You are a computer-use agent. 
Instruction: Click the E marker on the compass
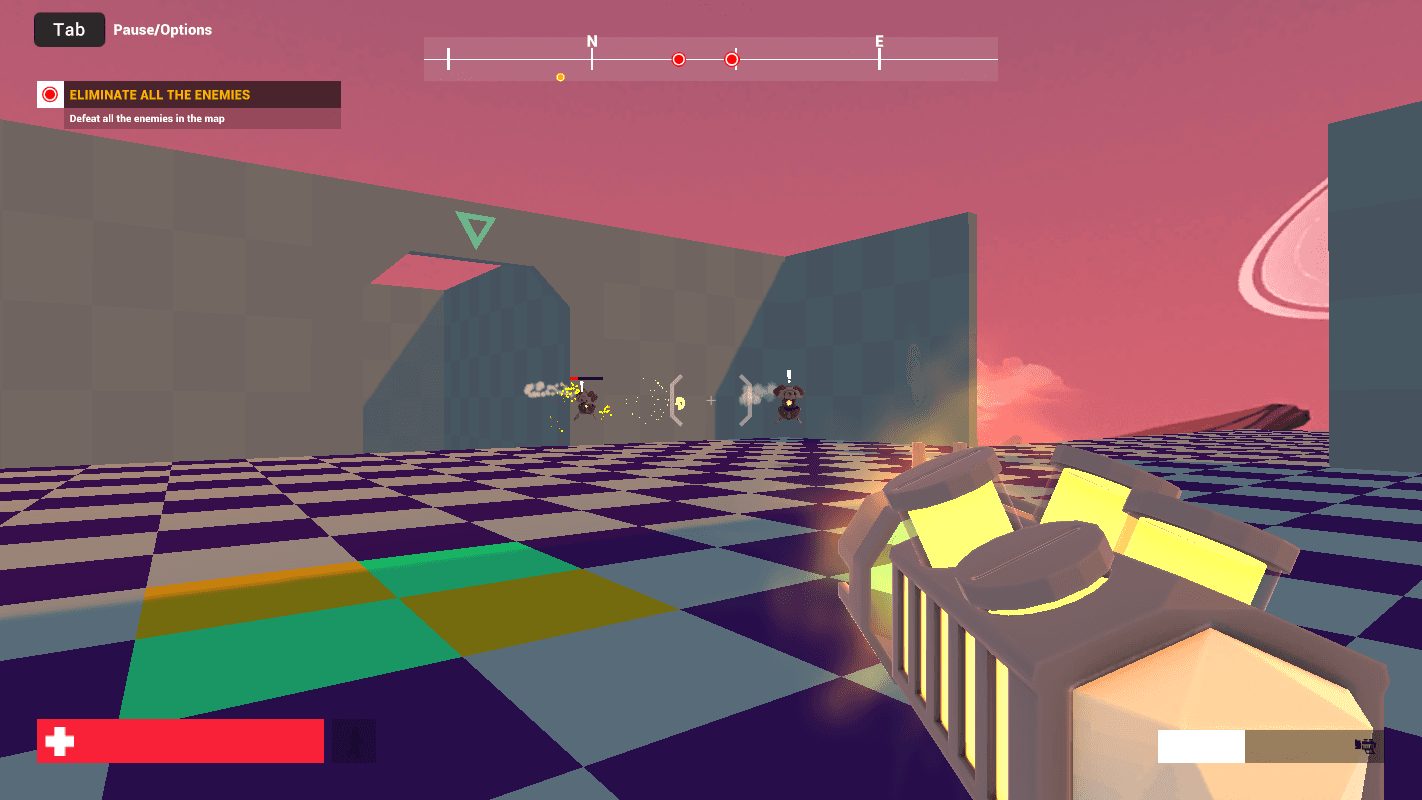879,42
